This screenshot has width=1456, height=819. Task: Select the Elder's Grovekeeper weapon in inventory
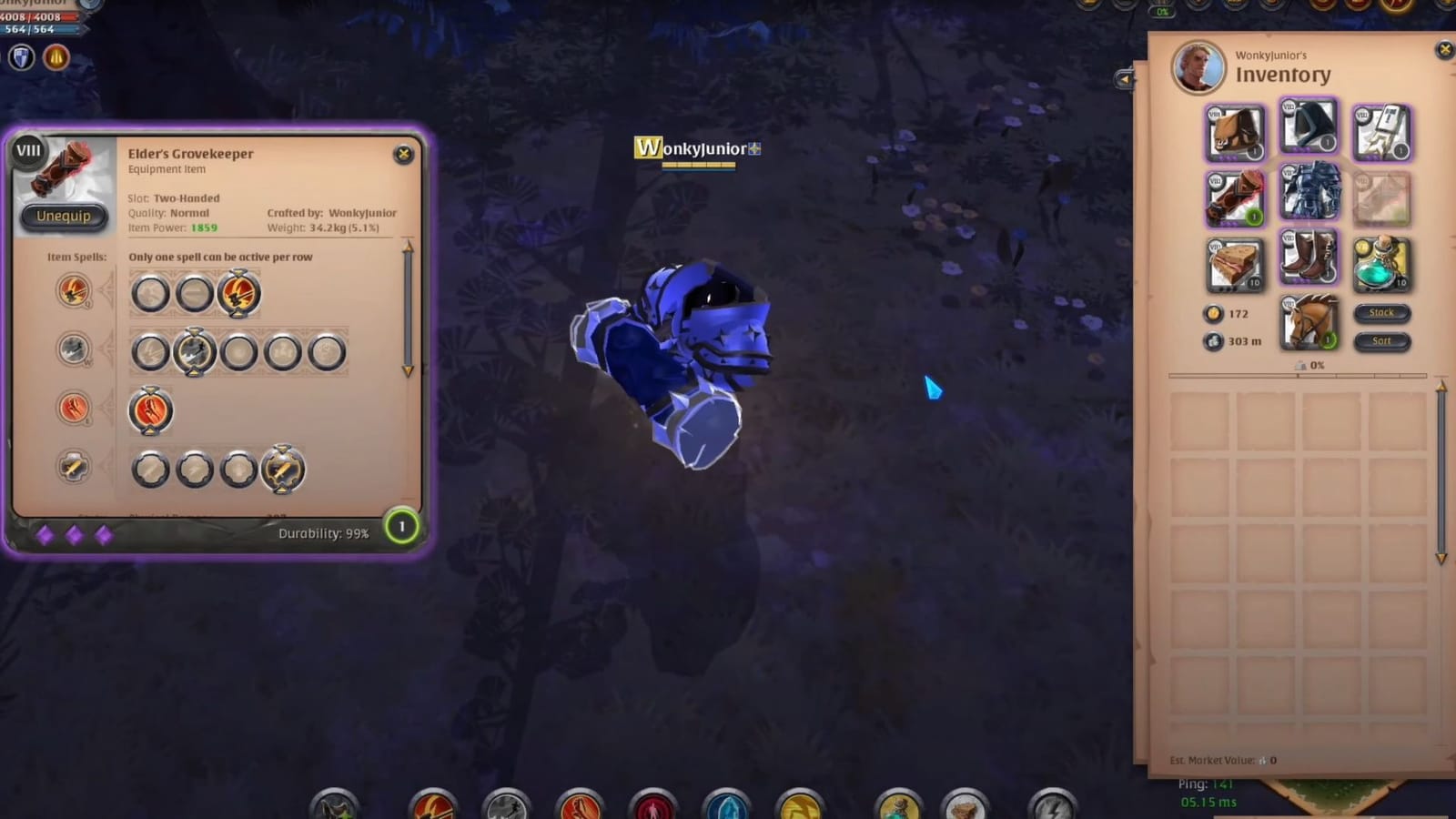[1235, 196]
